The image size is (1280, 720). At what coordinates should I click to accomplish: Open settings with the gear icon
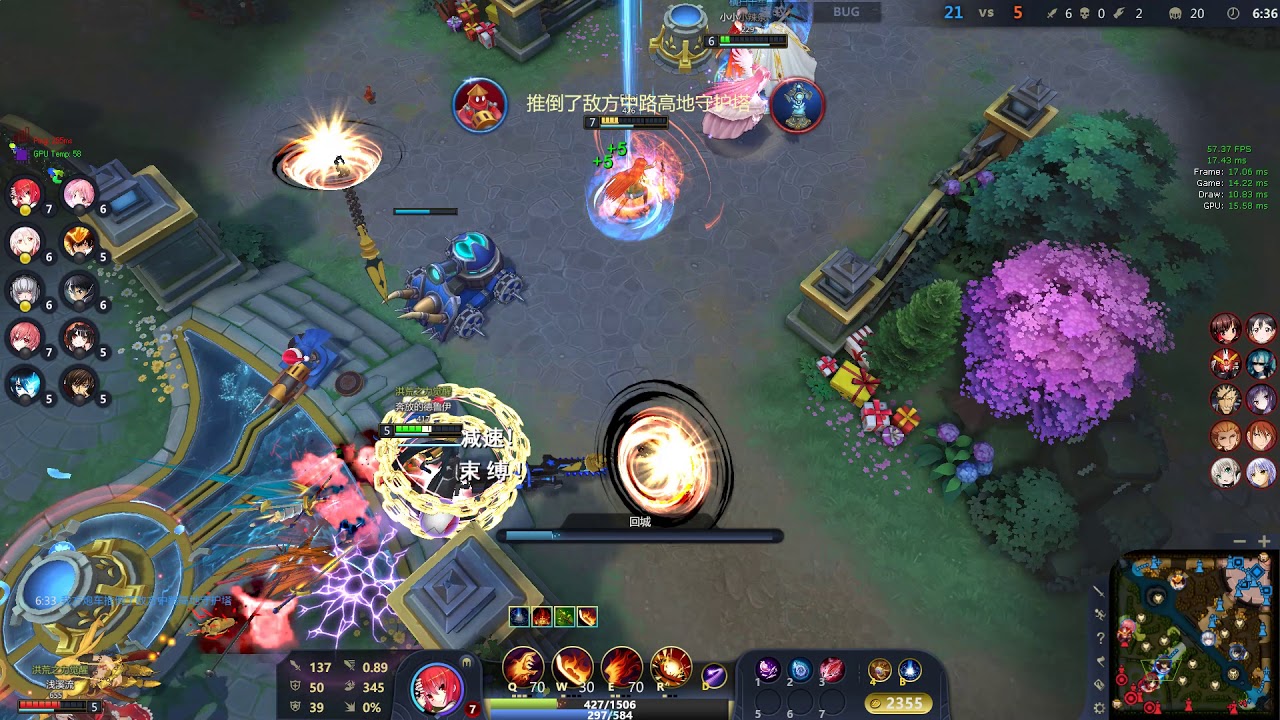[1099, 708]
